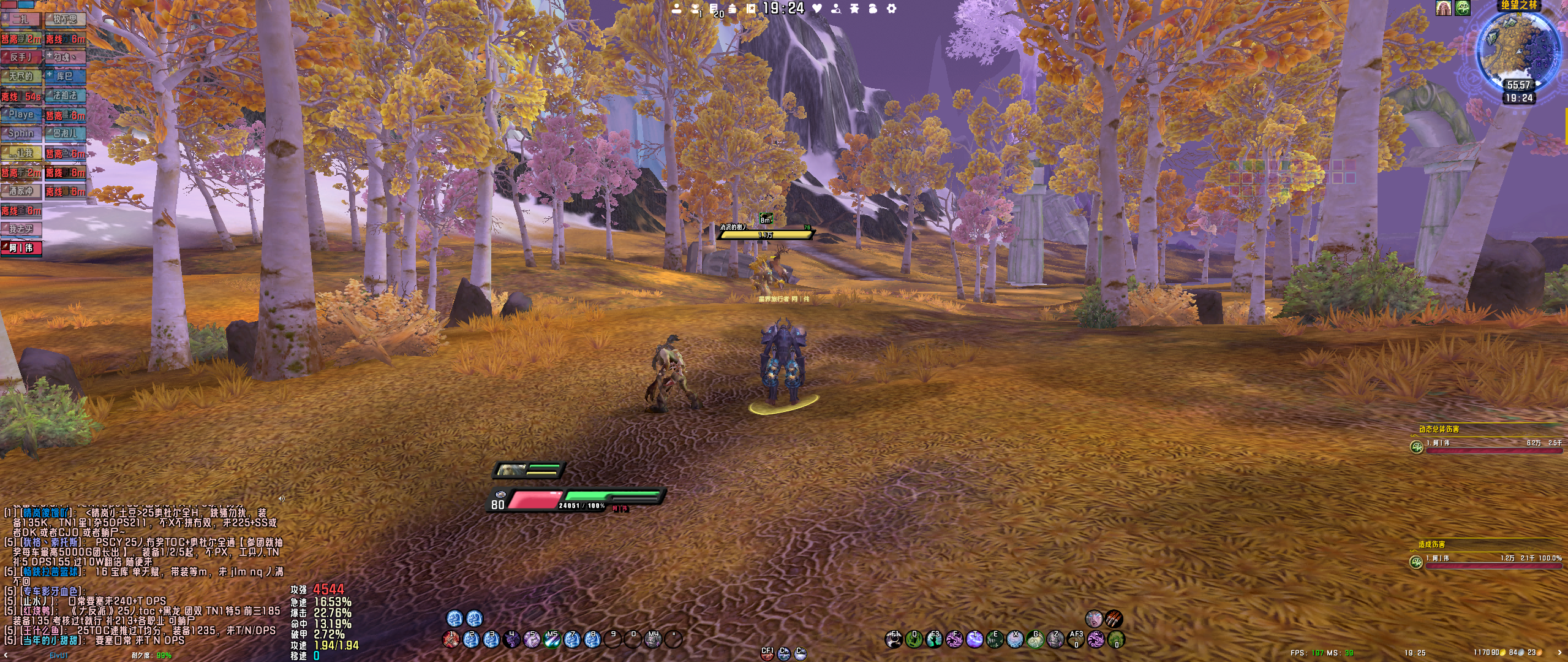
Task: Cast the green hand ability on F3
Action: (934, 640)
